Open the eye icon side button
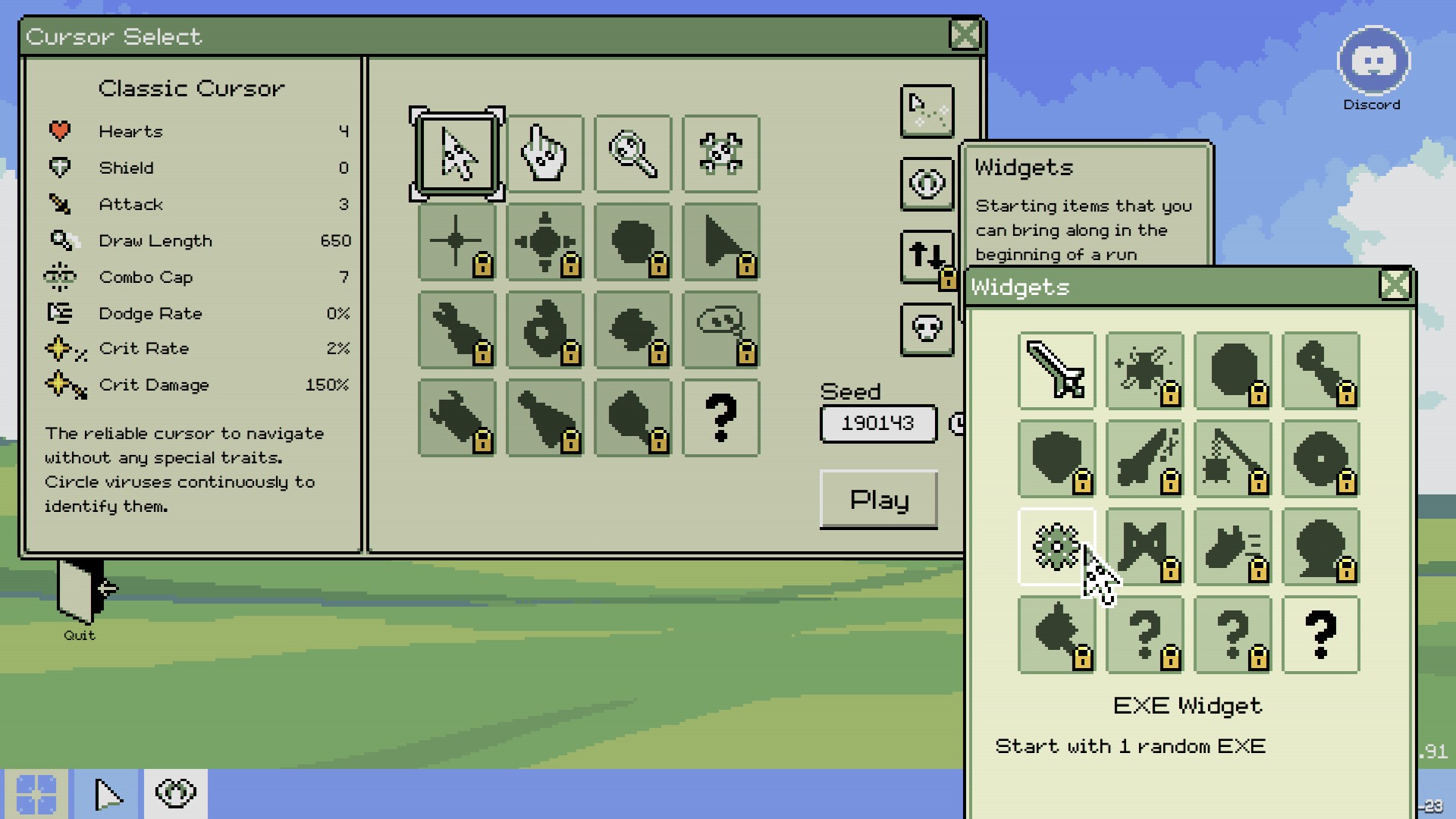Screen dimensions: 1456x819 point(927,184)
